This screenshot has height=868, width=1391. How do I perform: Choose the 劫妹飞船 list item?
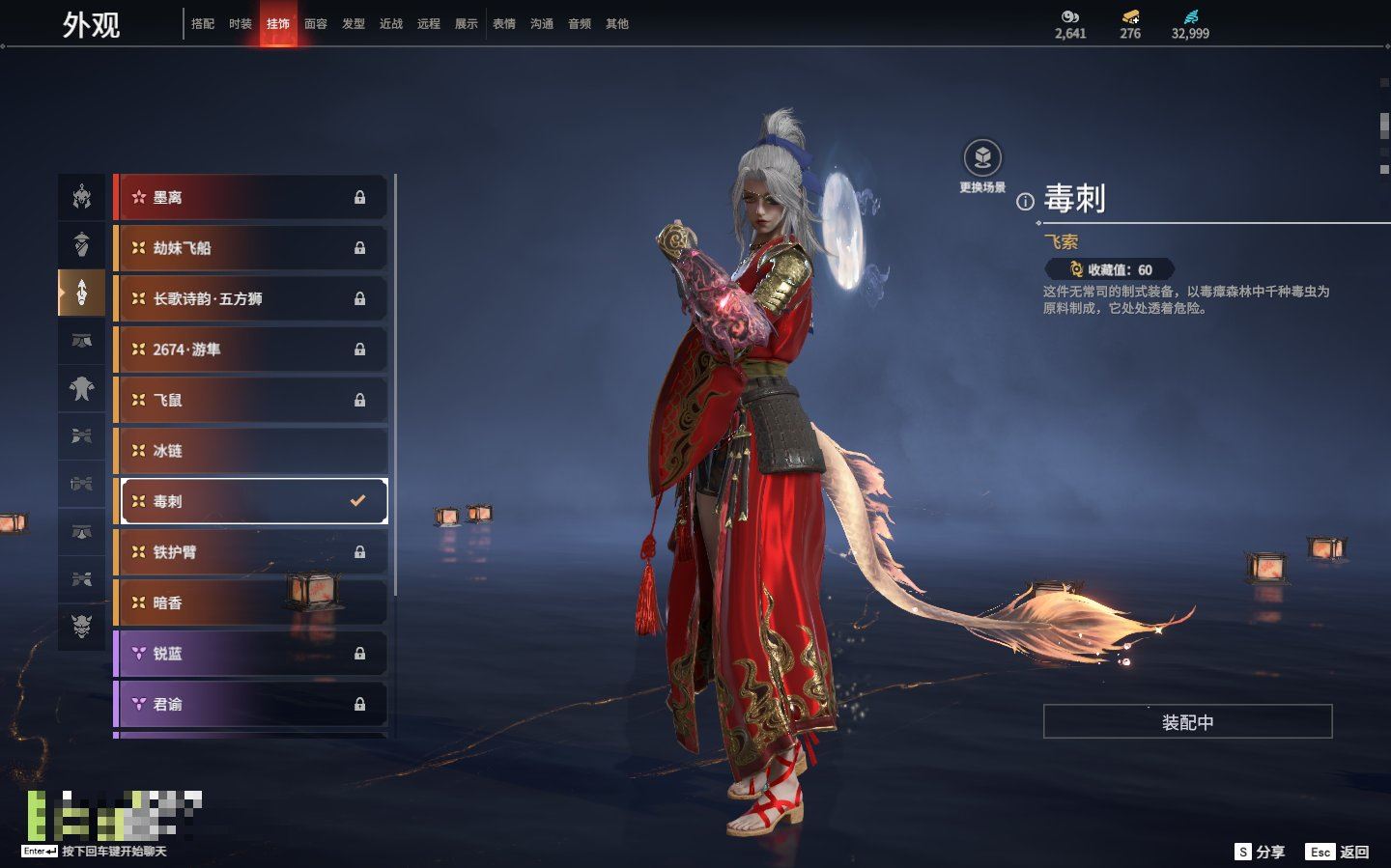point(251,248)
